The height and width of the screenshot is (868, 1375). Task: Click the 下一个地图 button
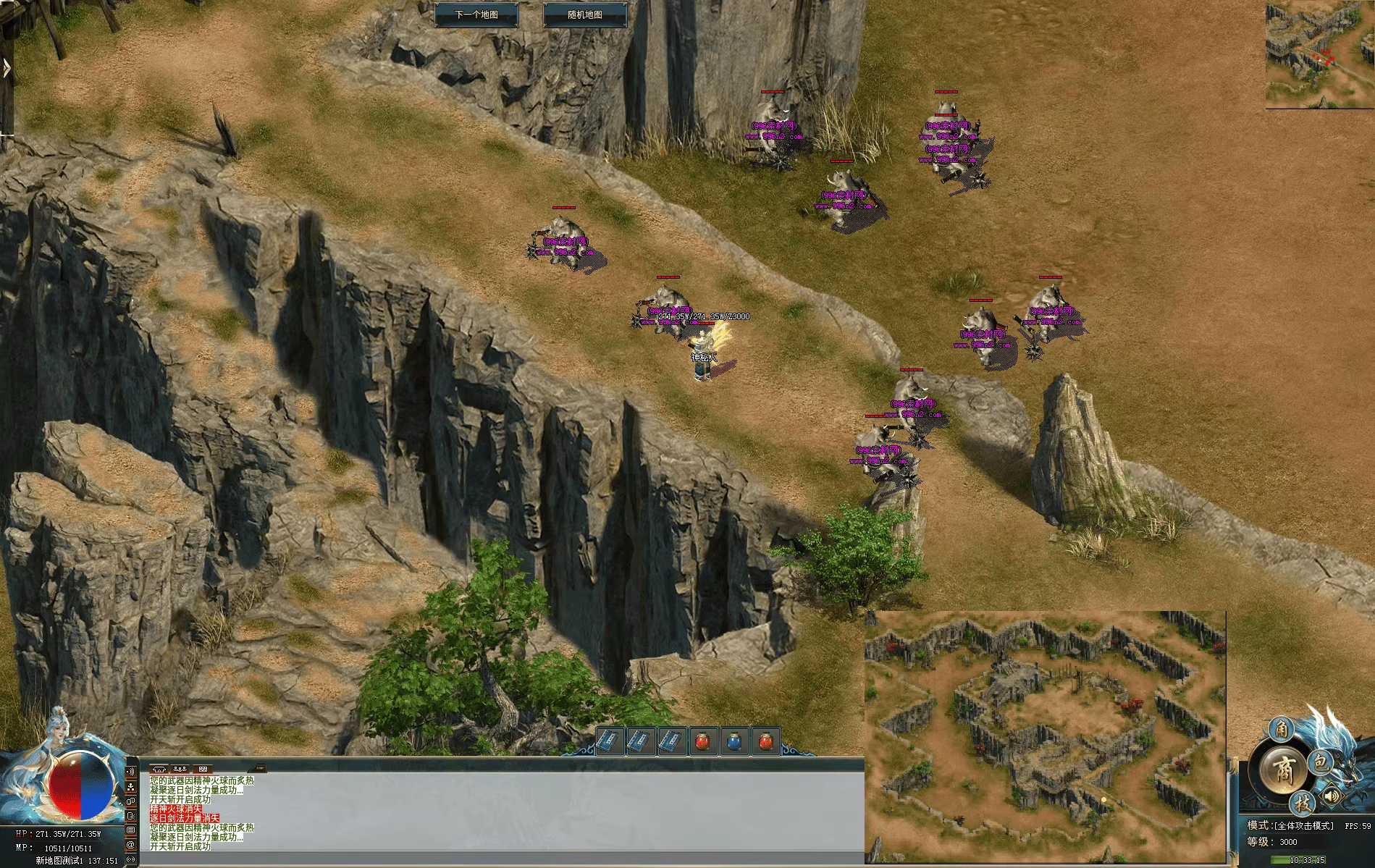pyautogui.click(x=479, y=12)
